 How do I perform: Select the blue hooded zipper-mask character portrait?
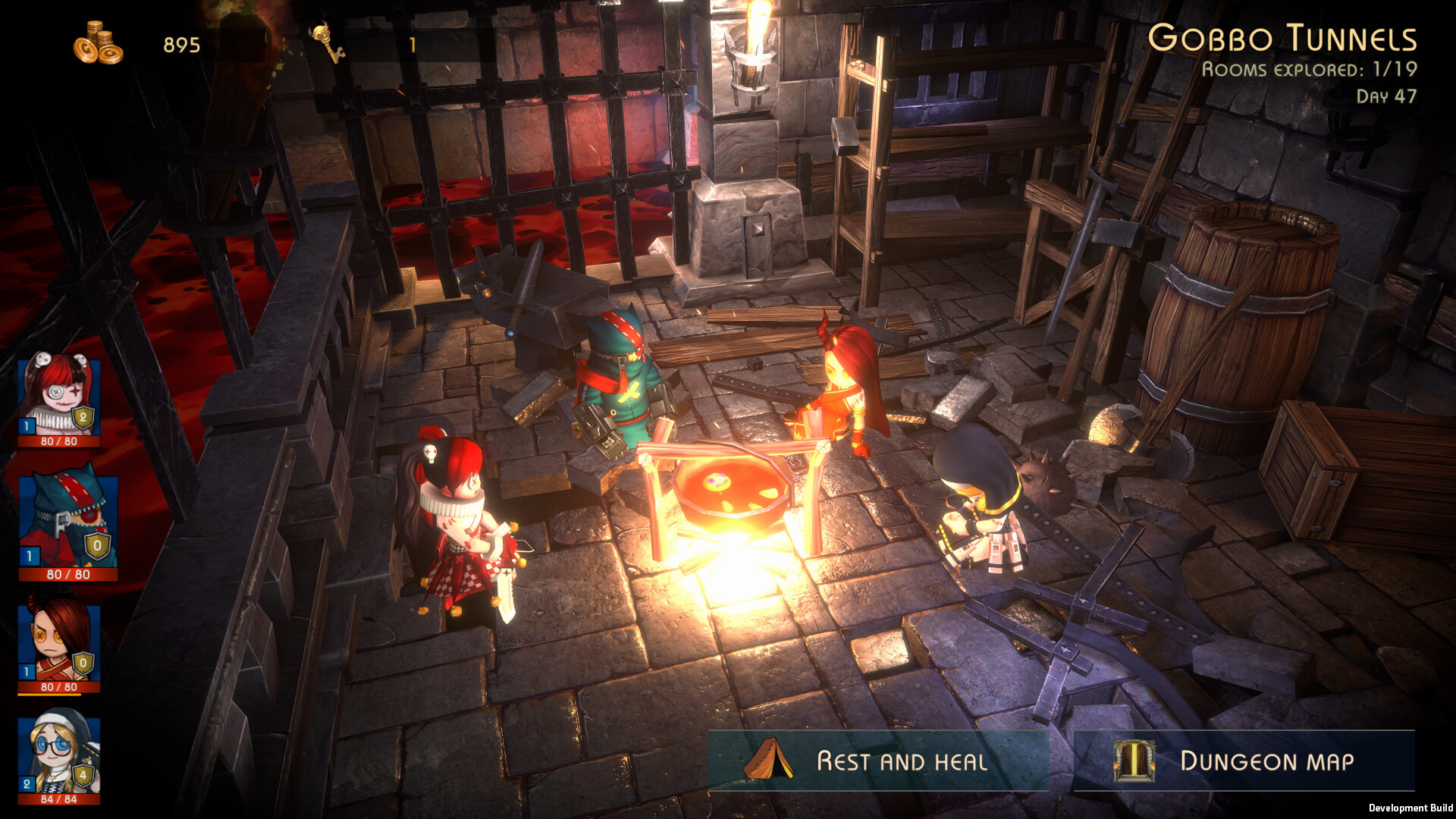[68, 520]
